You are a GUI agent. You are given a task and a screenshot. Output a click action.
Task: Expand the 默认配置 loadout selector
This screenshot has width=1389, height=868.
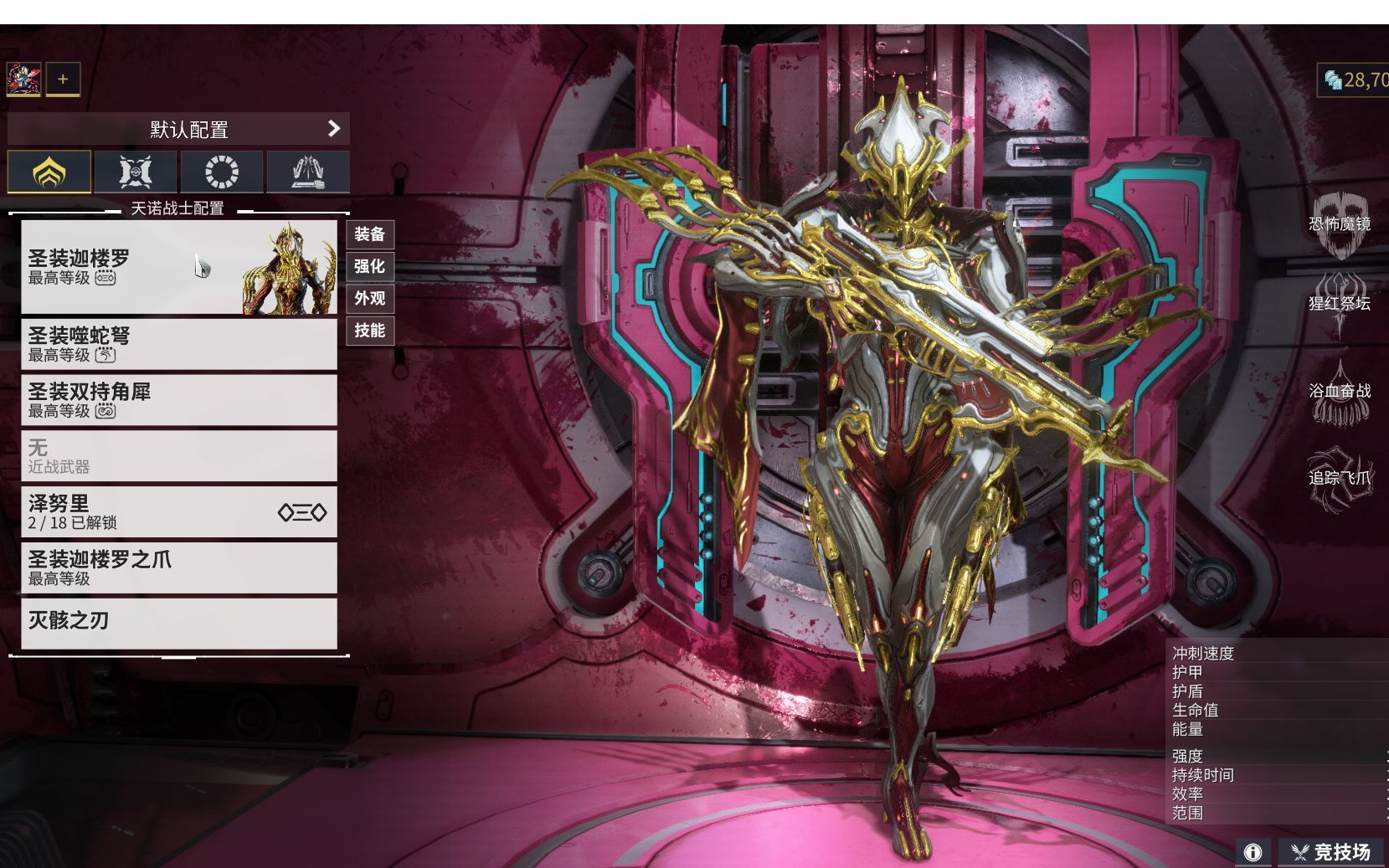pos(178,129)
